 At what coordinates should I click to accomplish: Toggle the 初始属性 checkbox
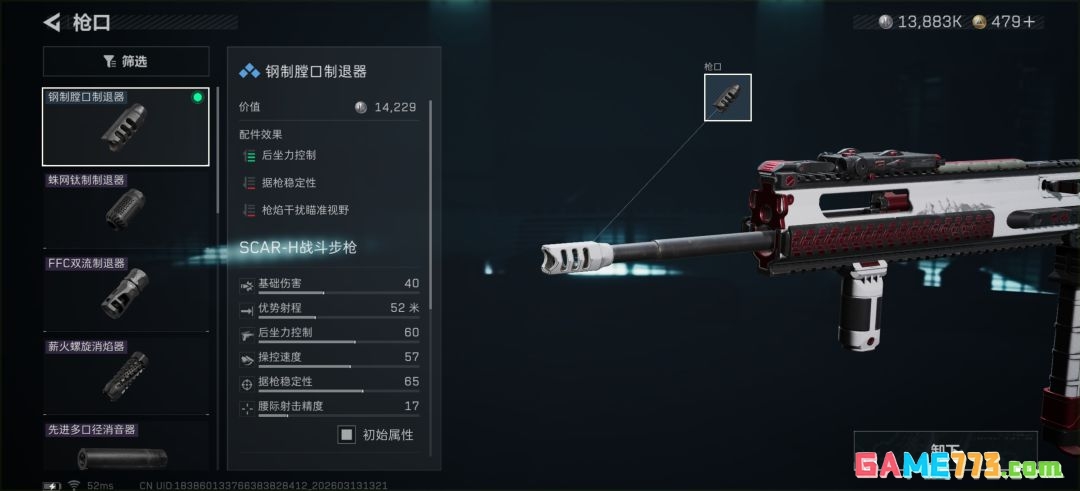[x=347, y=435]
